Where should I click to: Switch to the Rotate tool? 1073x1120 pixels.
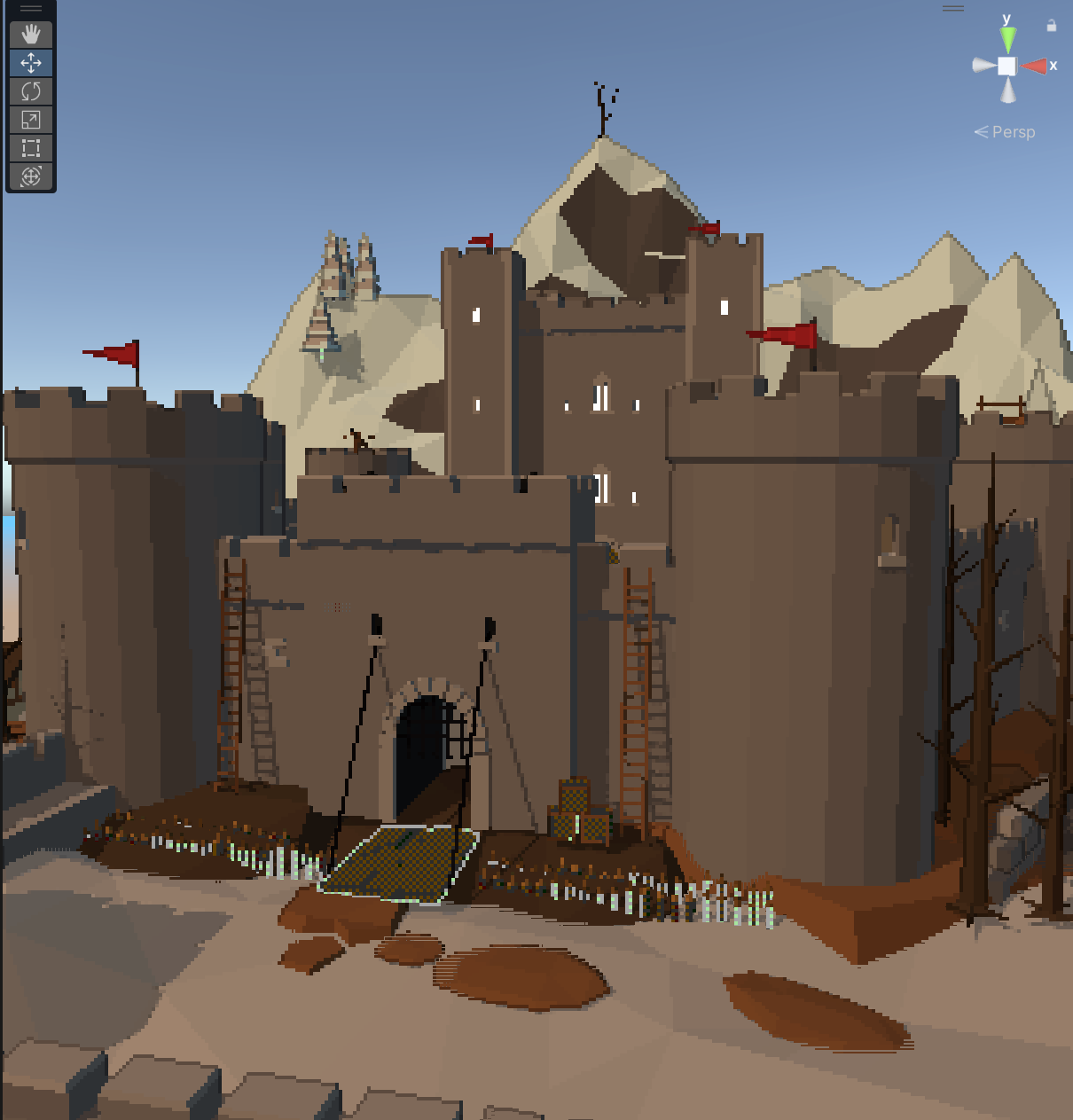point(31,91)
